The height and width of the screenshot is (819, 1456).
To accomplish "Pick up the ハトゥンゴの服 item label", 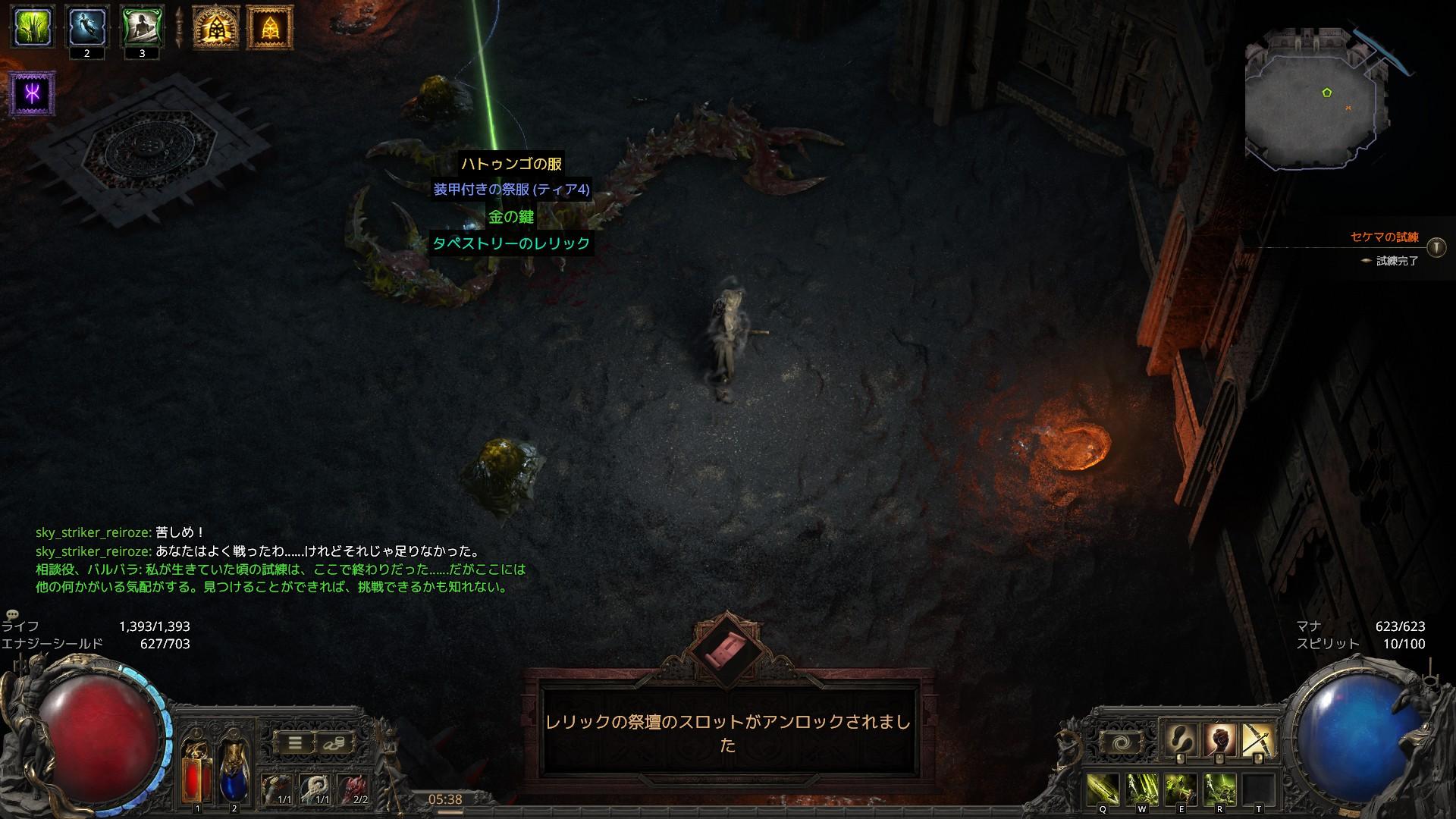I will [x=511, y=163].
